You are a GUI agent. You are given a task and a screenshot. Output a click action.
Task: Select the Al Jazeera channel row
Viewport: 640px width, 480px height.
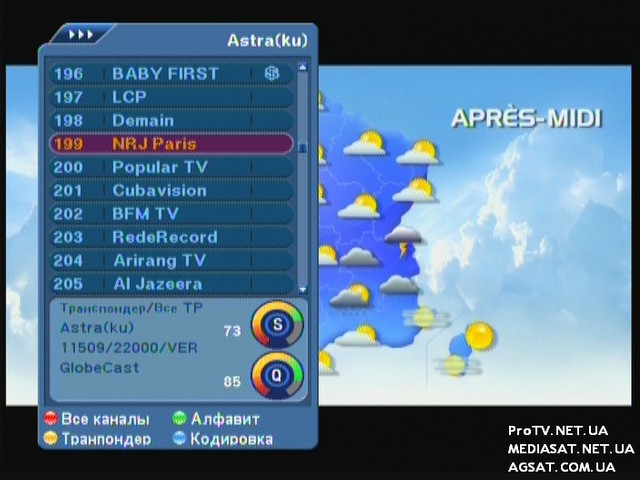[170, 283]
